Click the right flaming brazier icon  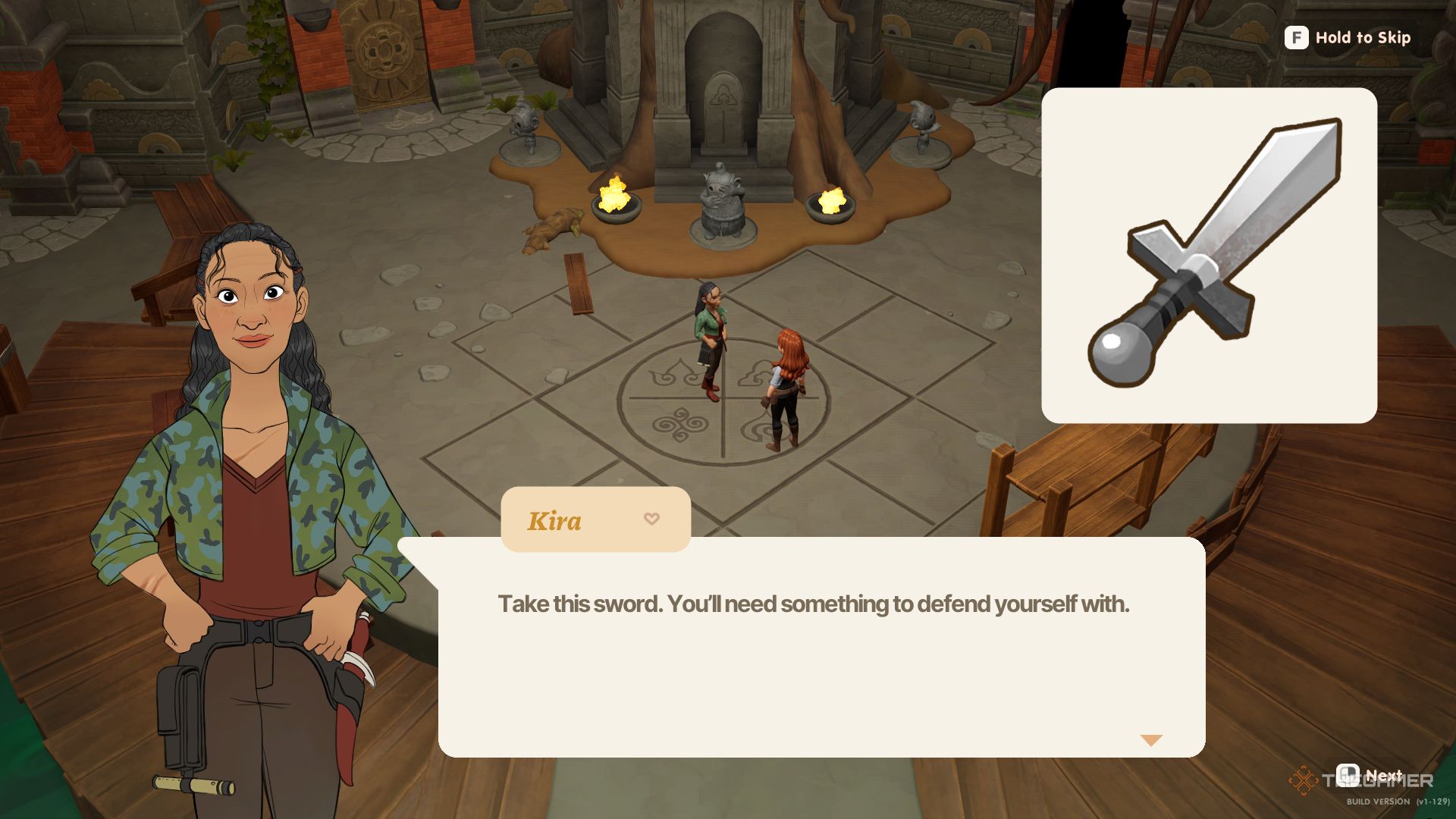[x=831, y=202]
